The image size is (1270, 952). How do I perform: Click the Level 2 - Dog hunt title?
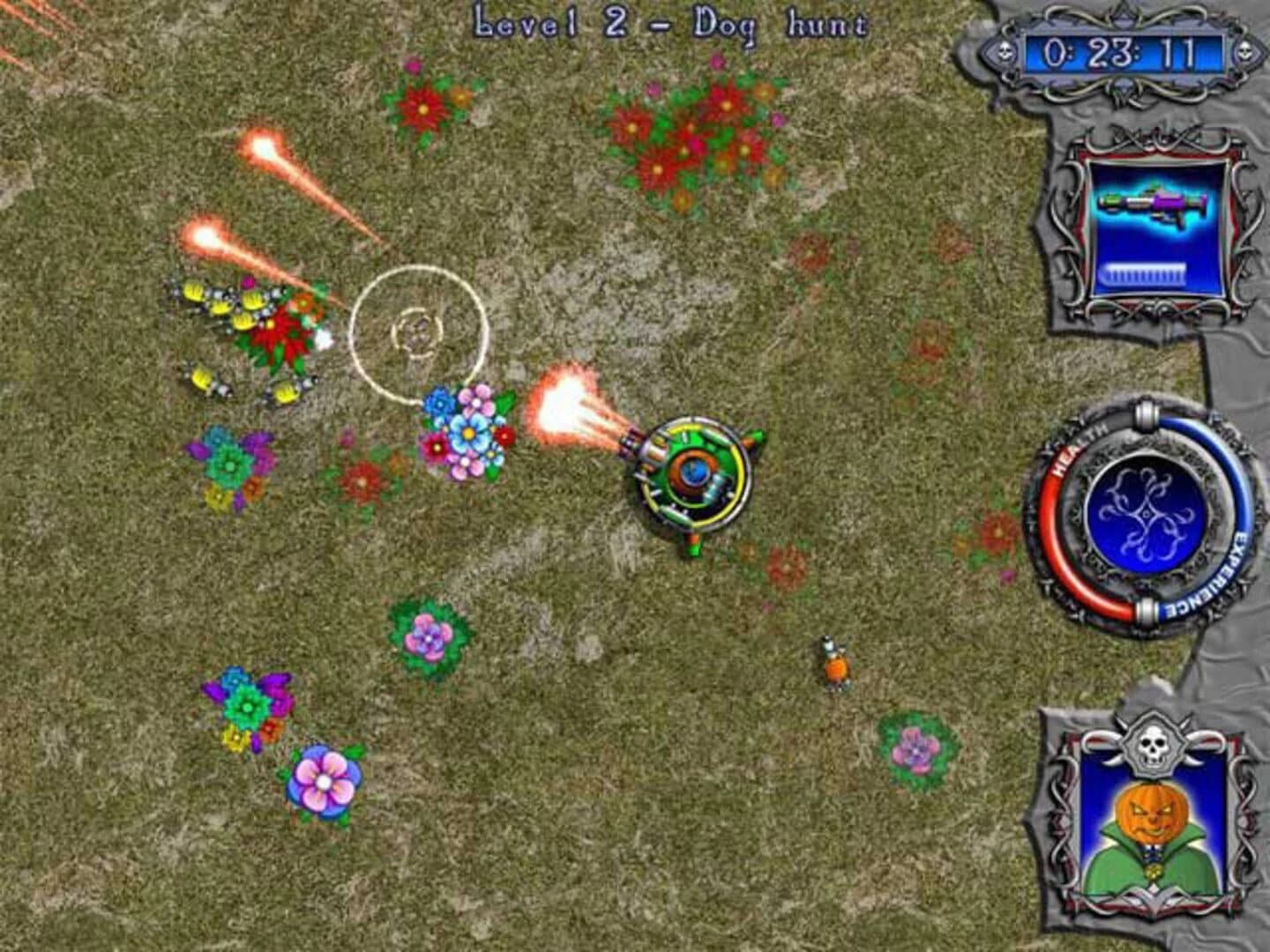pyautogui.click(x=670, y=24)
